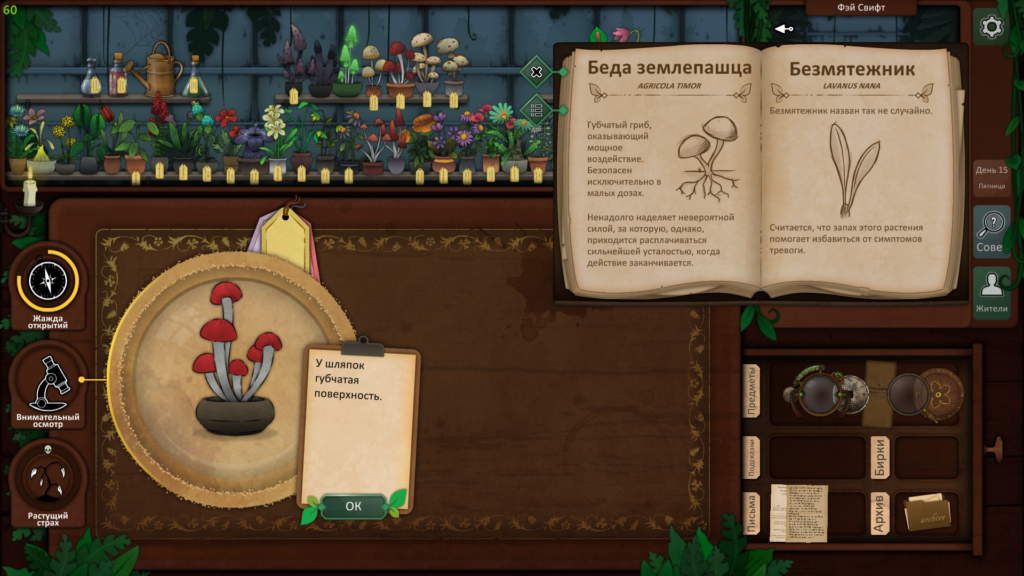Open the Бирки labels tab
Image resolution: width=1024 pixels, height=576 pixels.
pos(880,456)
